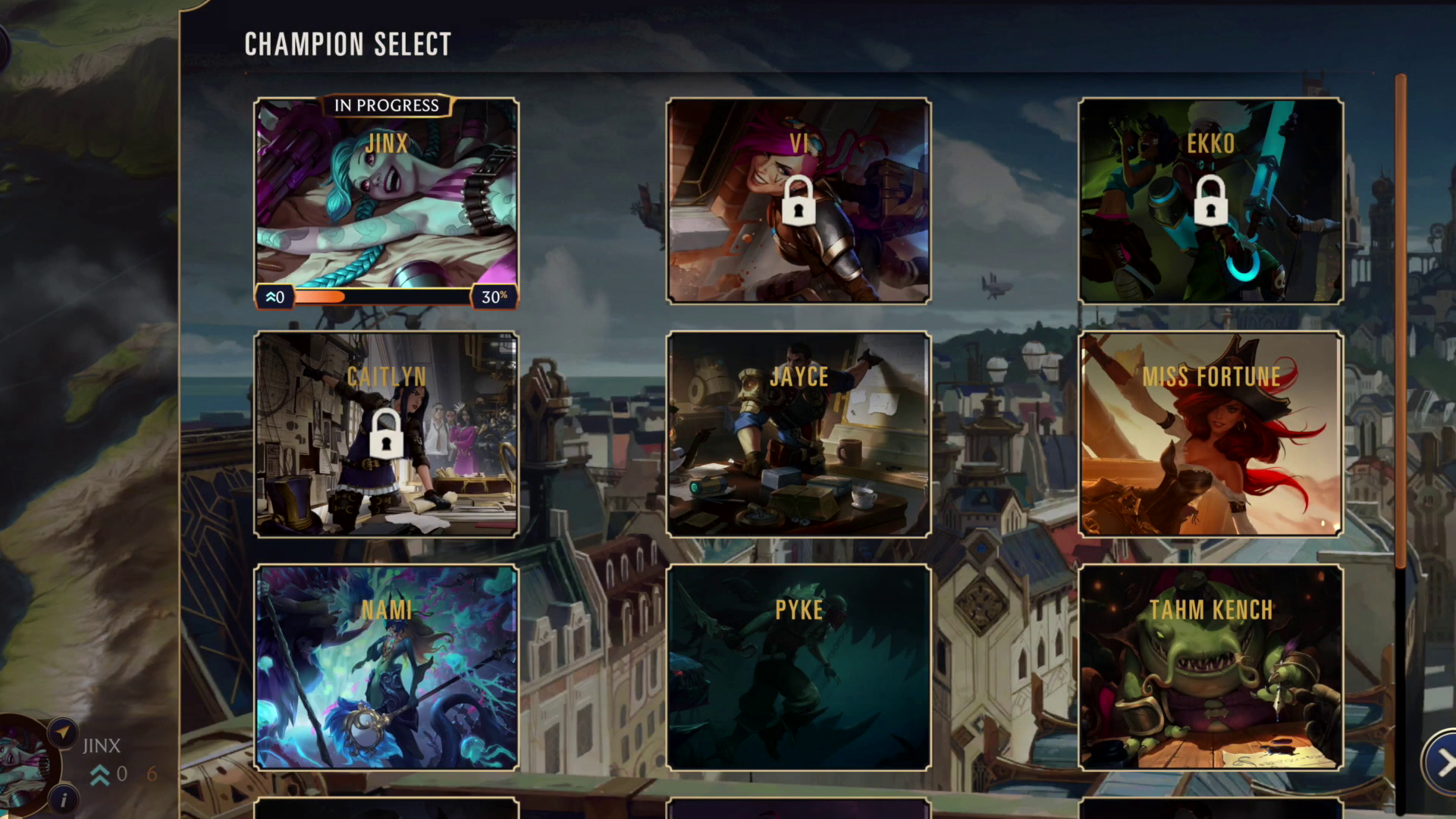Open the info button beside Jinx's portrait
Viewport: 1456px width, 819px height.
[64, 799]
